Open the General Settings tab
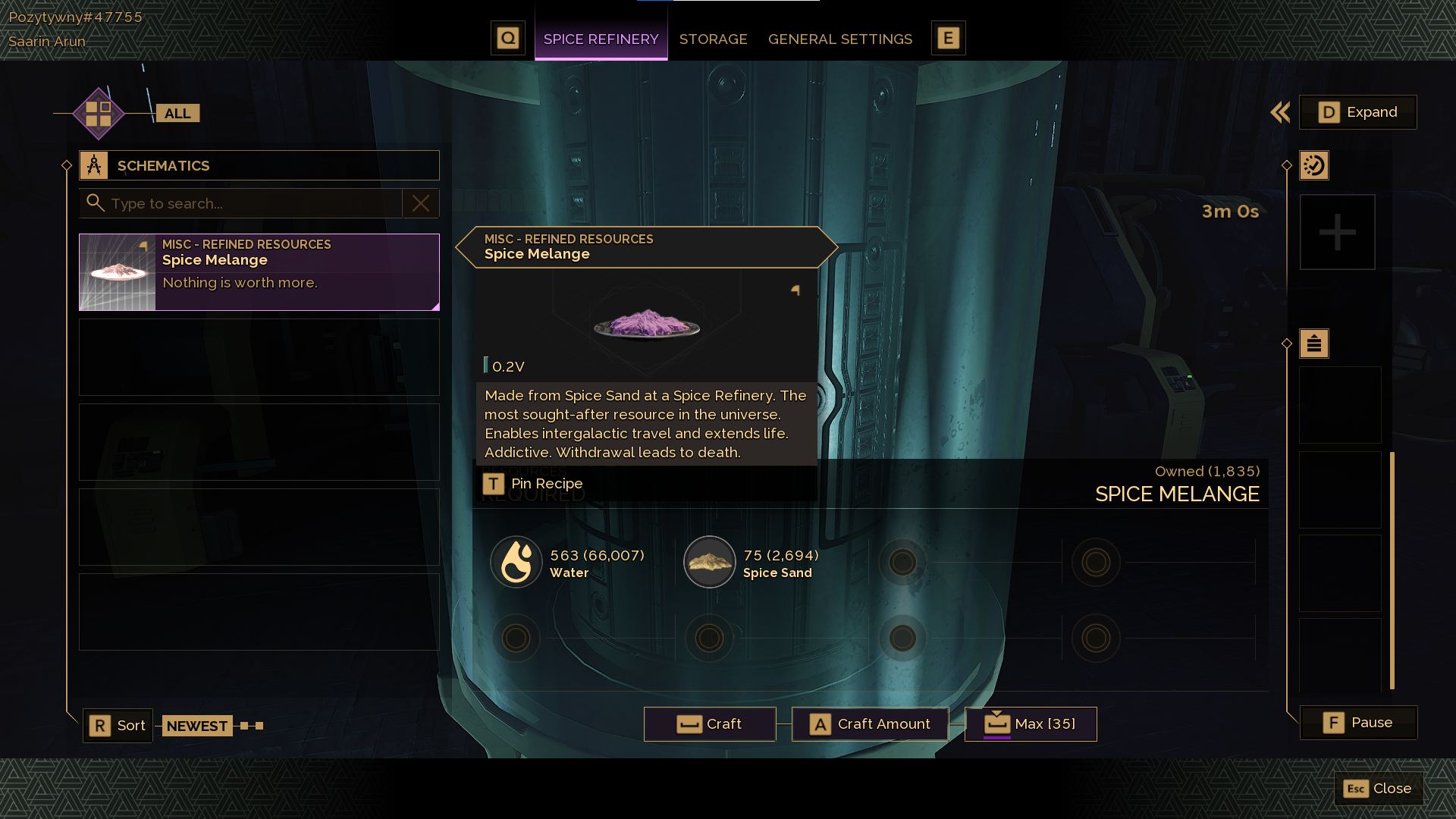1456x819 pixels. [839, 39]
